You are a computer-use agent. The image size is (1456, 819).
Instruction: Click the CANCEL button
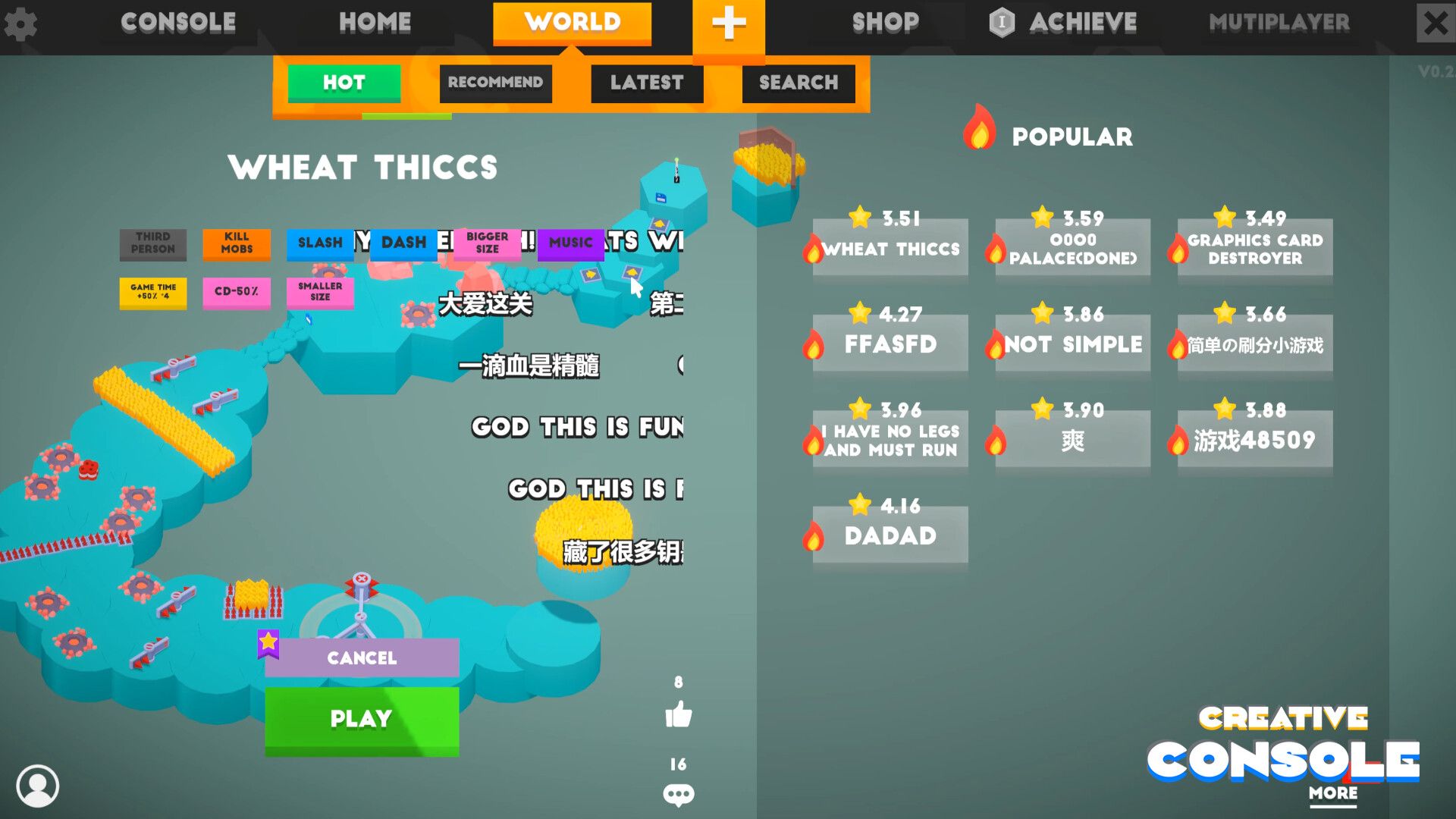tap(362, 658)
